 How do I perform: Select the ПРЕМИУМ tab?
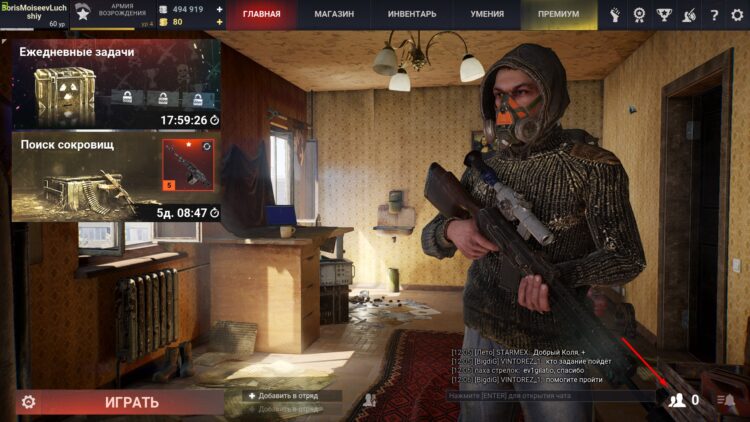pyautogui.click(x=559, y=15)
